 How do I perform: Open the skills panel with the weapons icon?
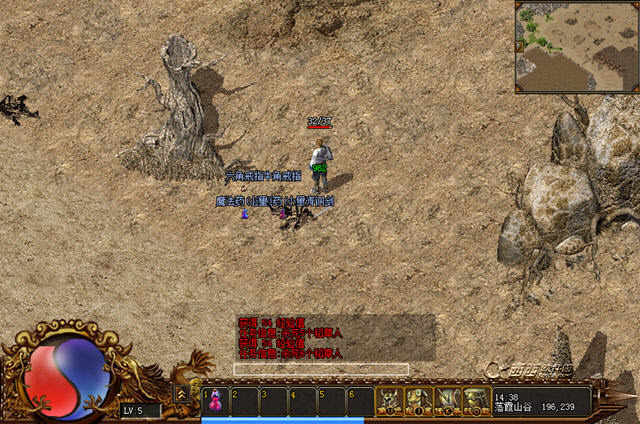(x=447, y=401)
